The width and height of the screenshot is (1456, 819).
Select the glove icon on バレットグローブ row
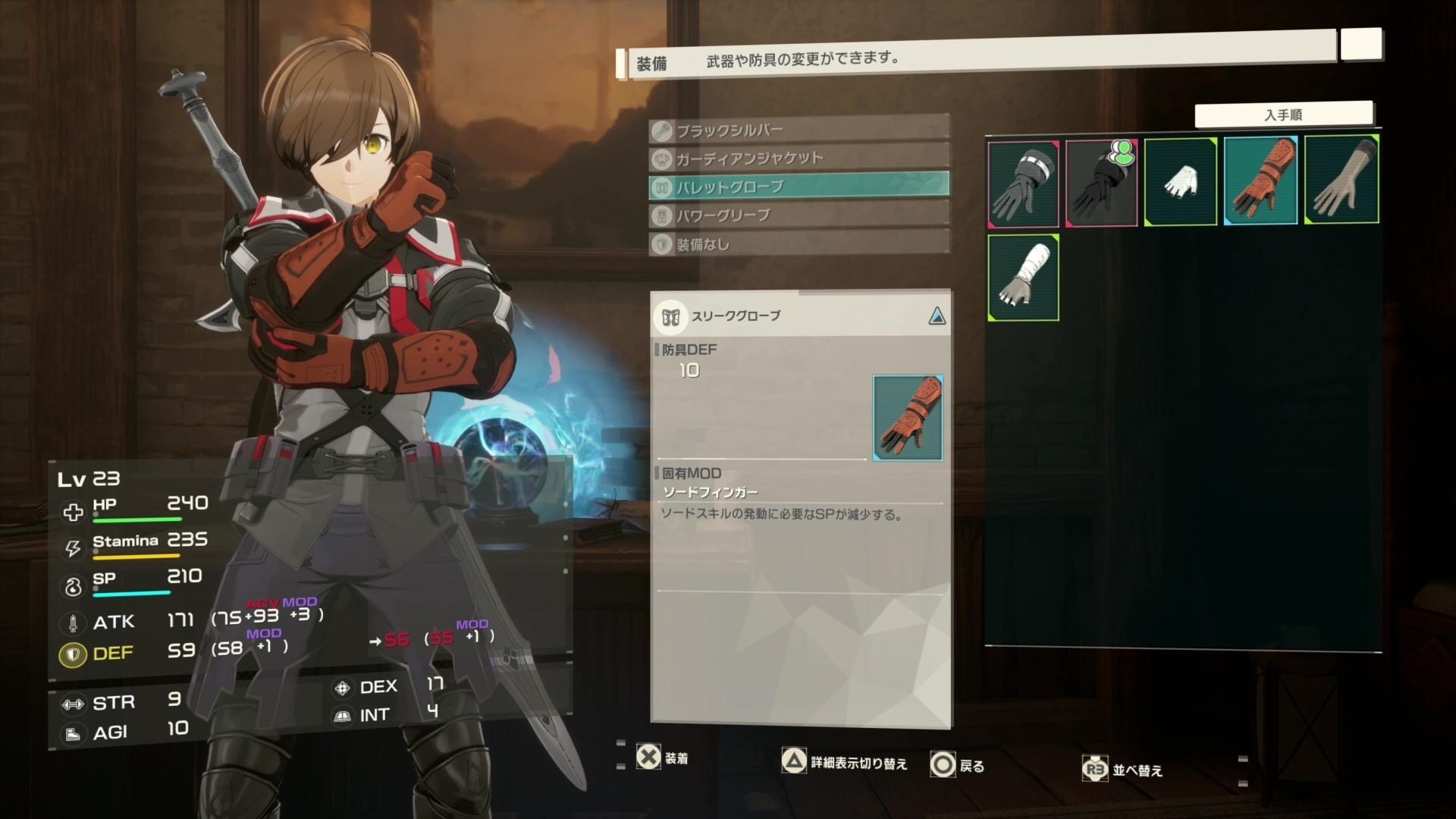click(661, 187)
